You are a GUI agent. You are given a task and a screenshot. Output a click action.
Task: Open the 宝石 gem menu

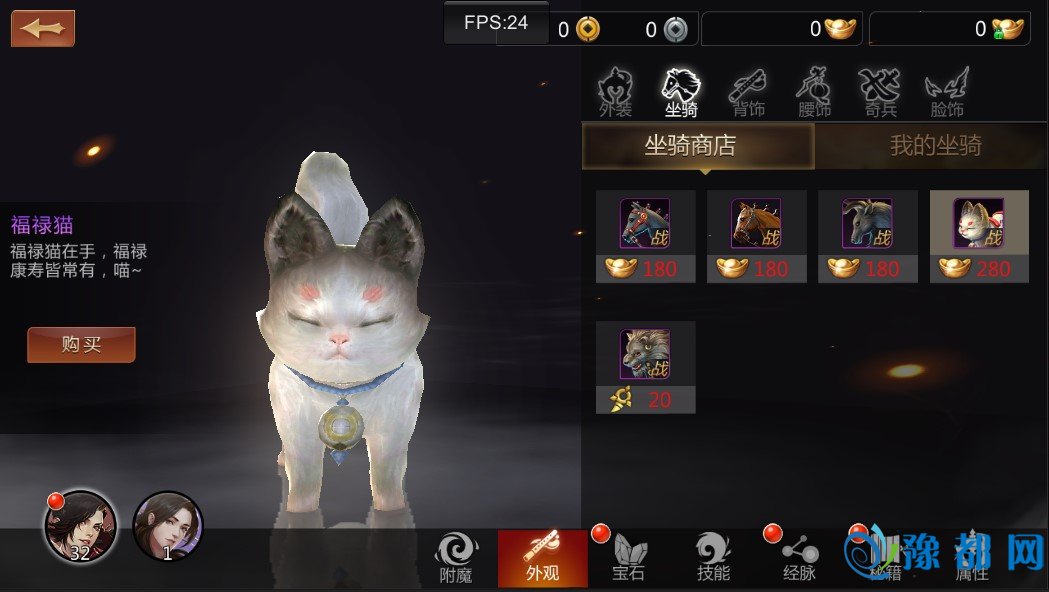[x=628, y=558]
